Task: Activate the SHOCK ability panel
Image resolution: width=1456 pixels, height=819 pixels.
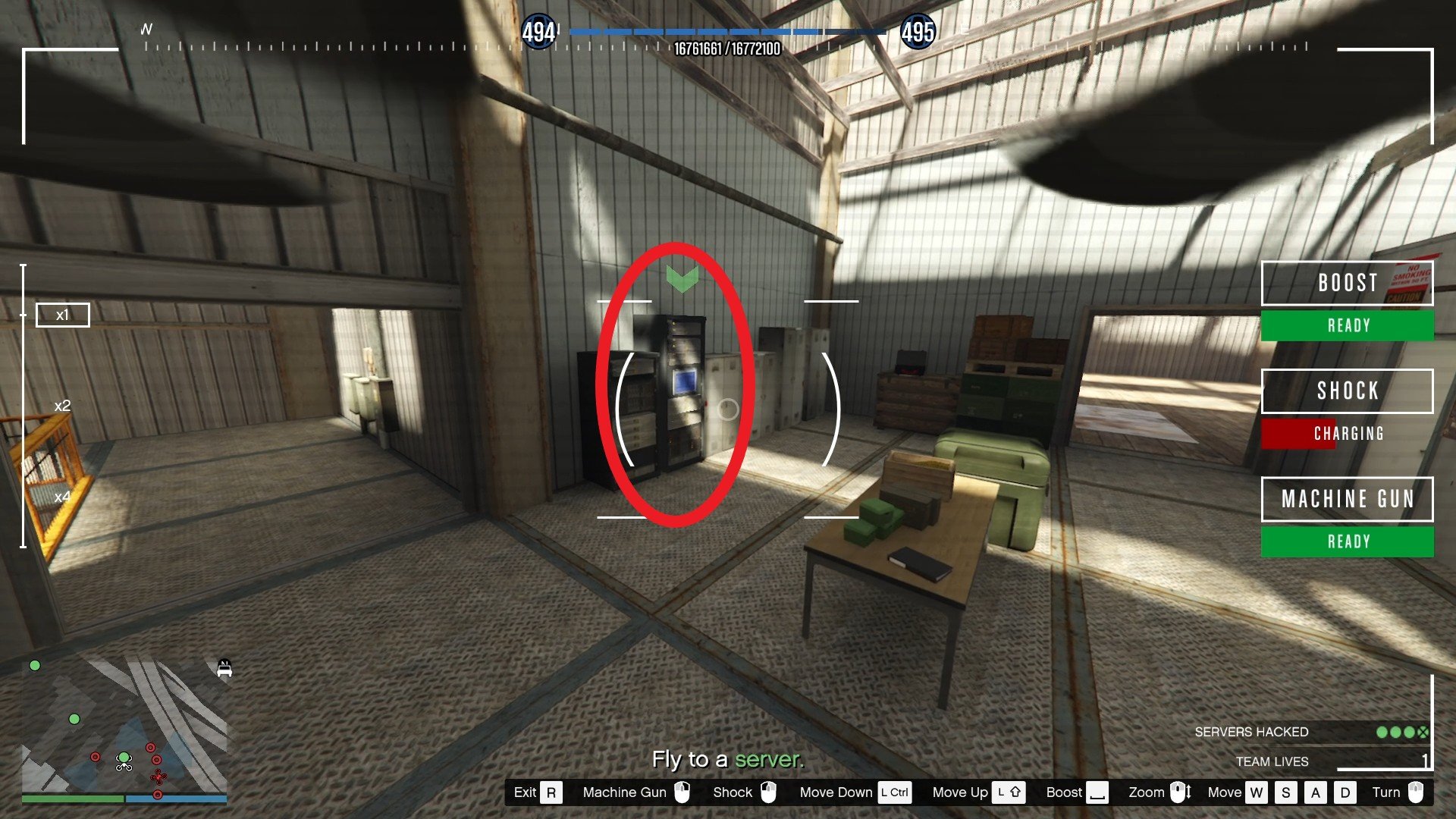Action: pyautogui.click(x=1347, y=391)
